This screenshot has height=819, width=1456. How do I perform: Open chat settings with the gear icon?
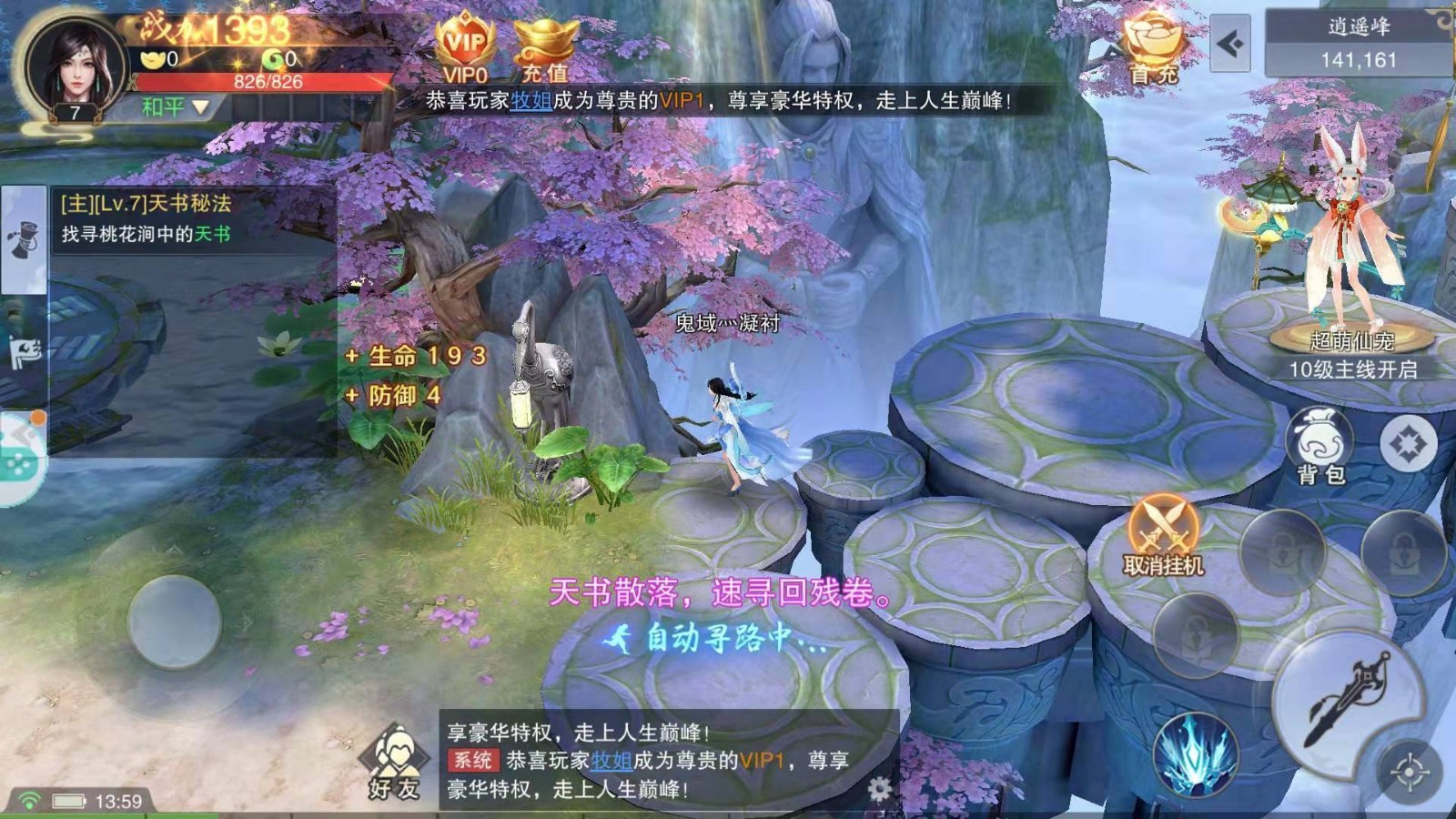click(879, 788)
